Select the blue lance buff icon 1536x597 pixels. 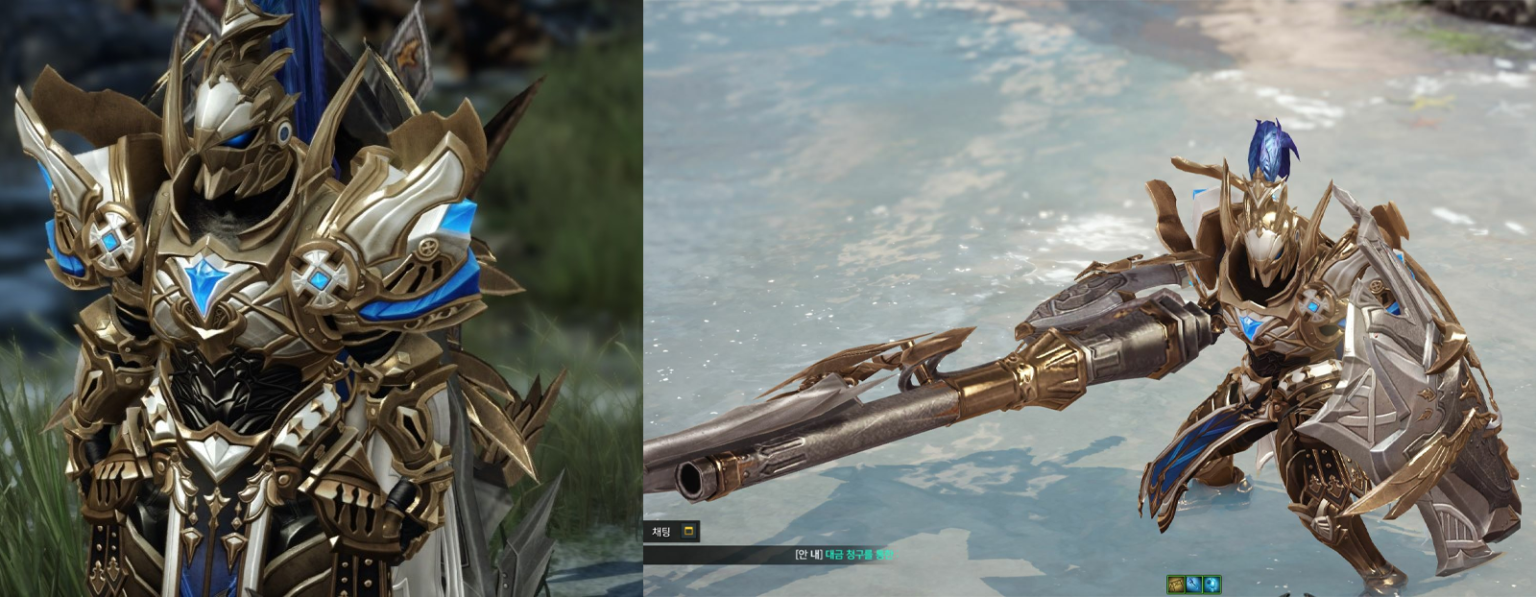point(1194,584)
